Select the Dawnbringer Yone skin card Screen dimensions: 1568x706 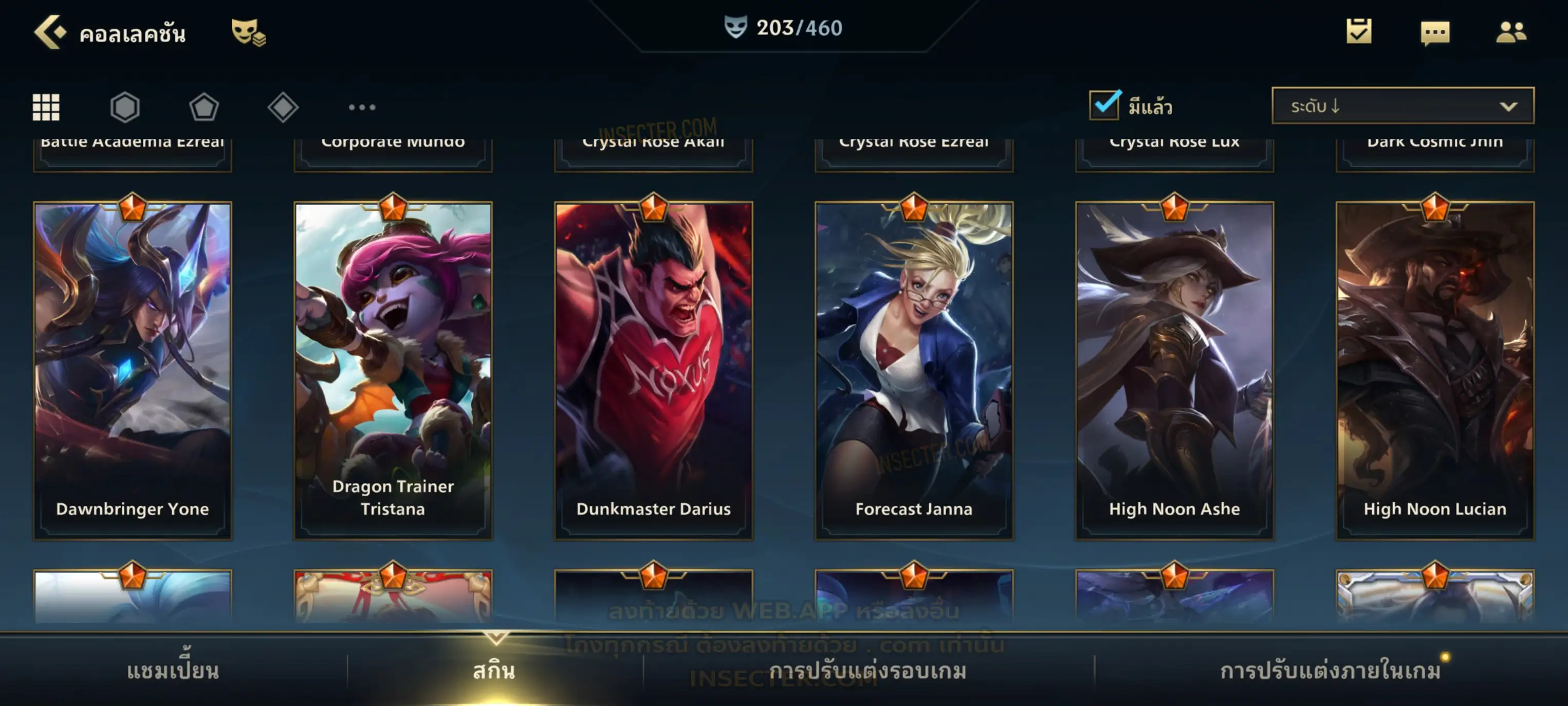[x=133, y=370]
